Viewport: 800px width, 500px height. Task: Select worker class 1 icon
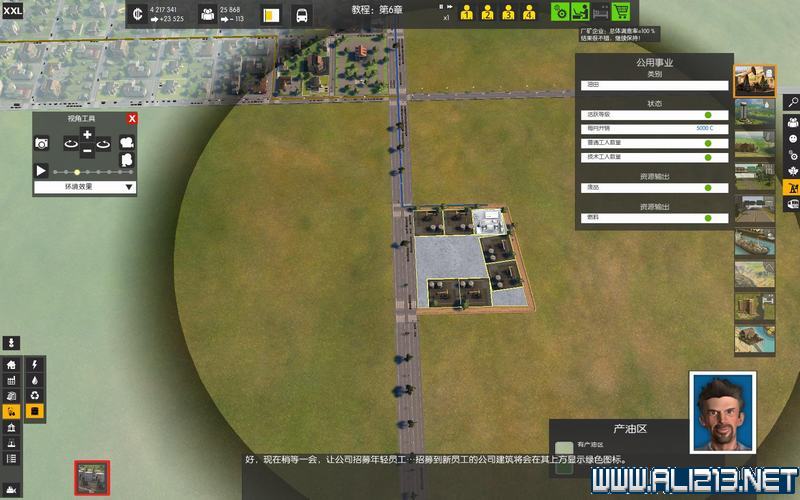coord(466,14)
